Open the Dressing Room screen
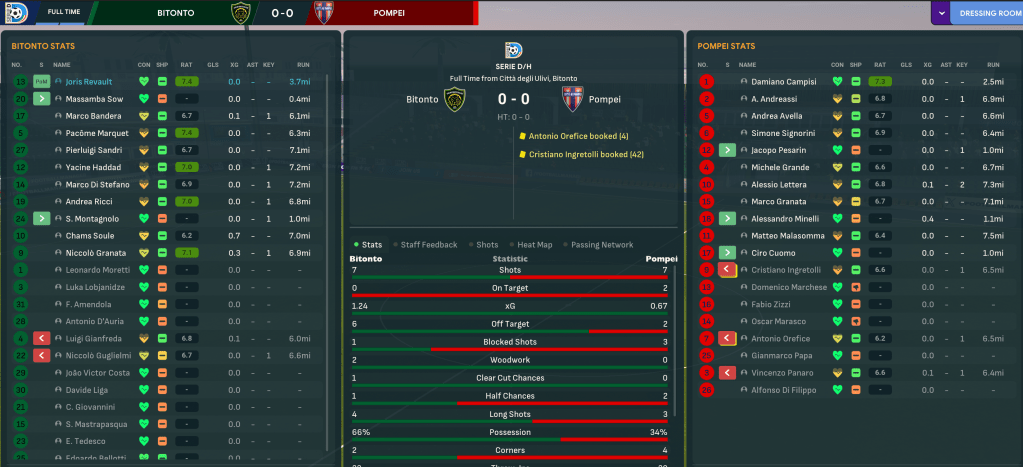The image size is (1023, 467). click(x=989, y=14)
